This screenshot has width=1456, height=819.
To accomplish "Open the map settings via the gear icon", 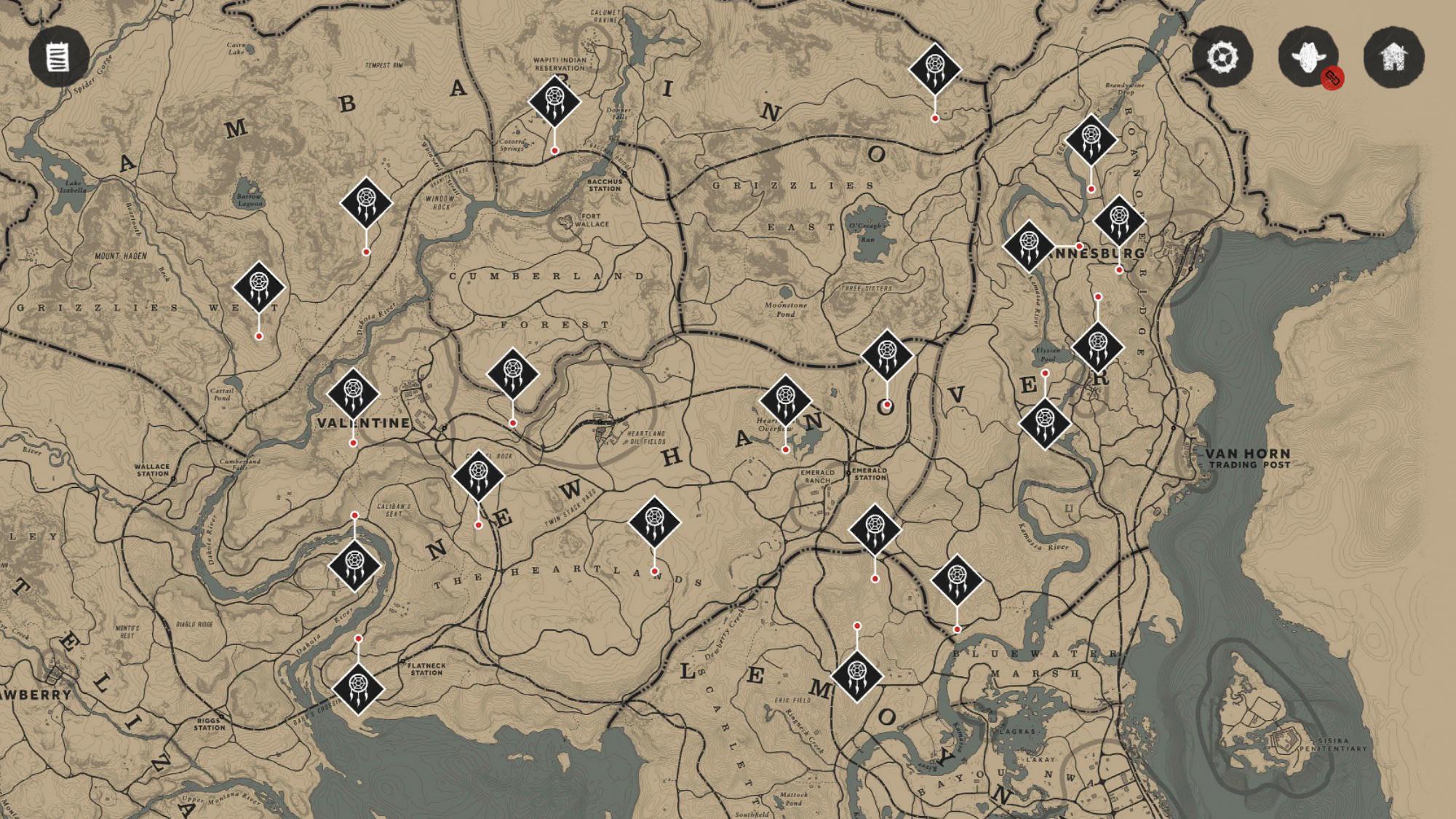I will pyautogui.click(x=1222, y=55).
